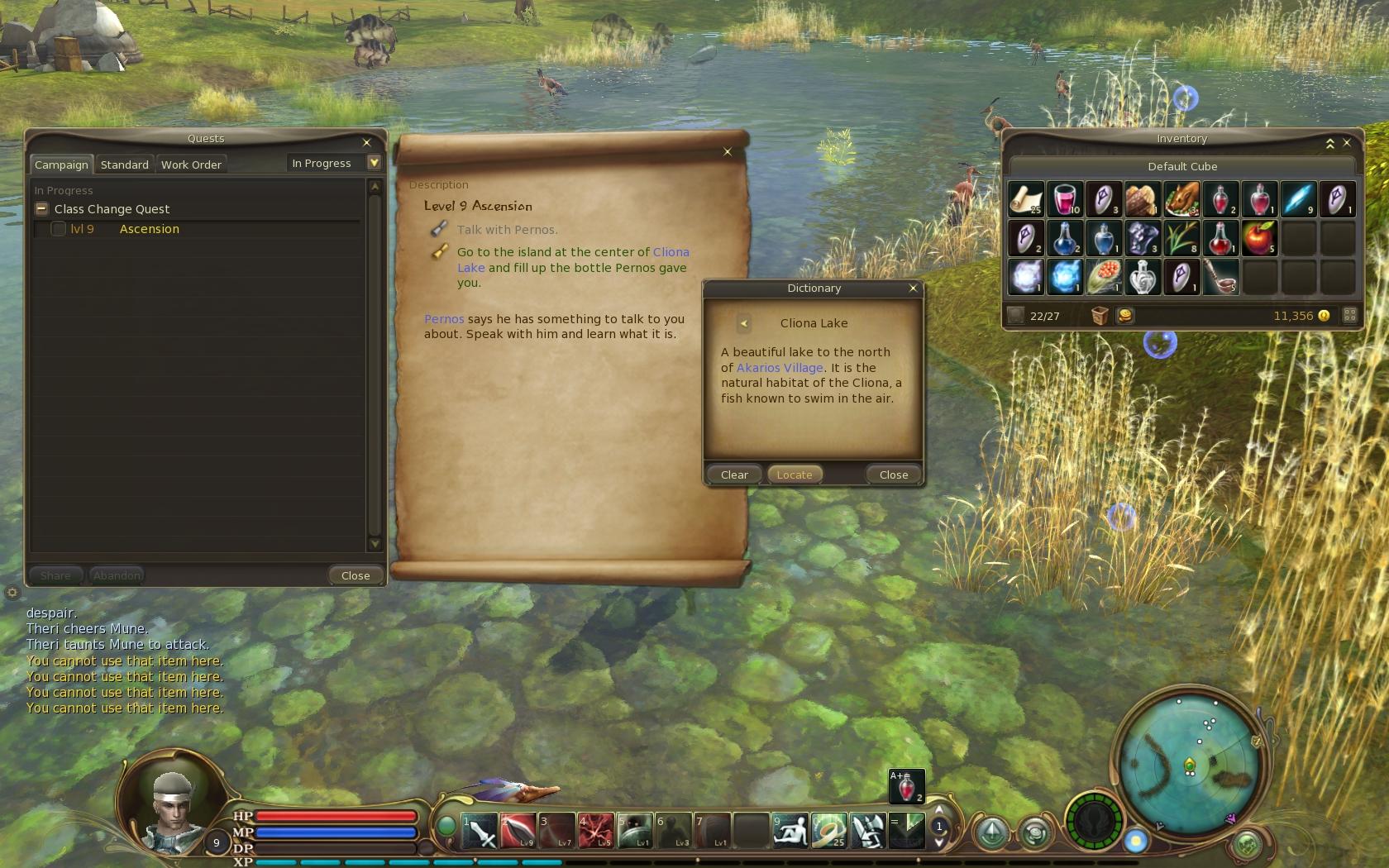Open the Work Order tab
The width and height of the screenshot is (1389, 868).
[x=191, y=165]
